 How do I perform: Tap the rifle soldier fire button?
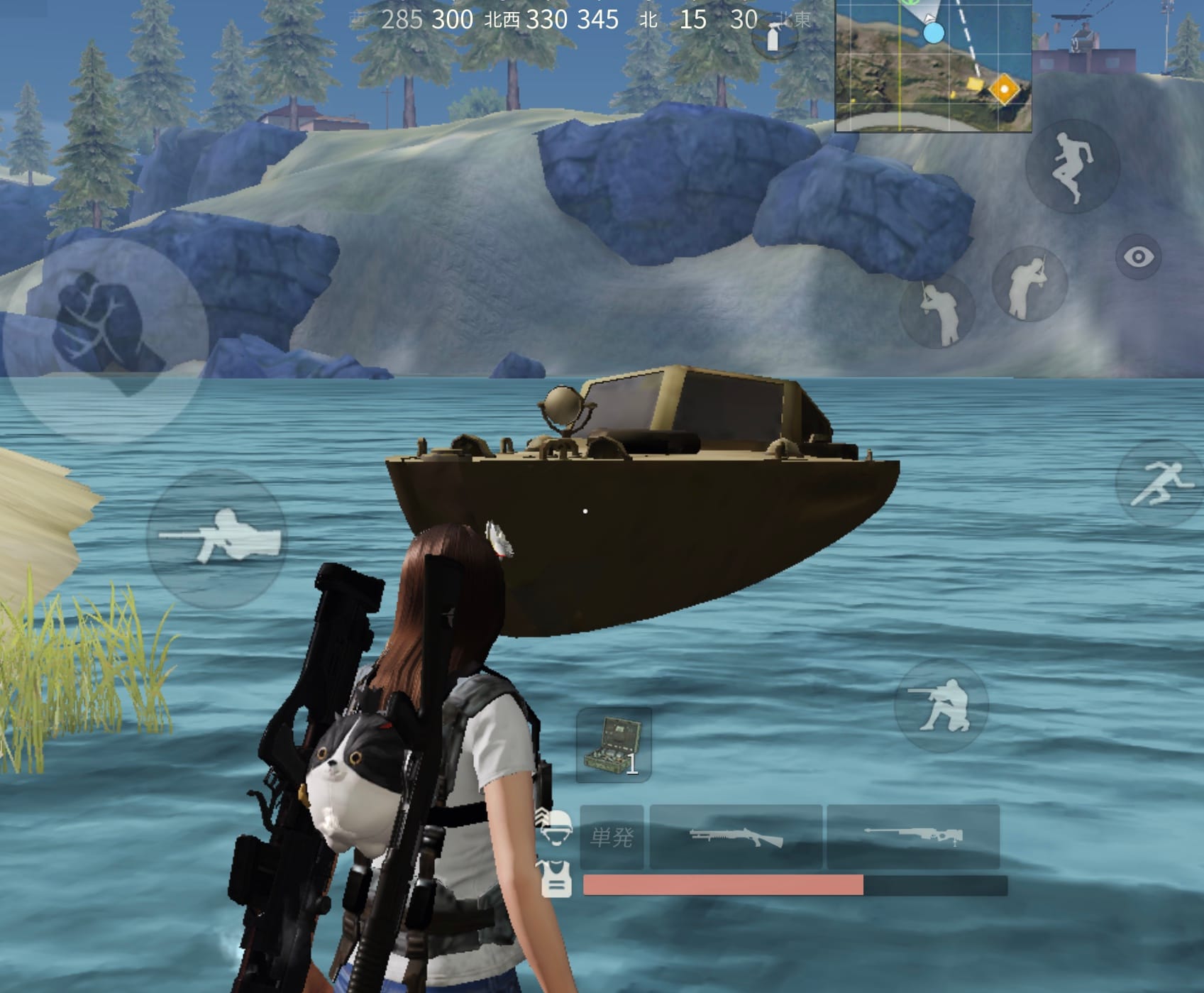pos(217,538)
